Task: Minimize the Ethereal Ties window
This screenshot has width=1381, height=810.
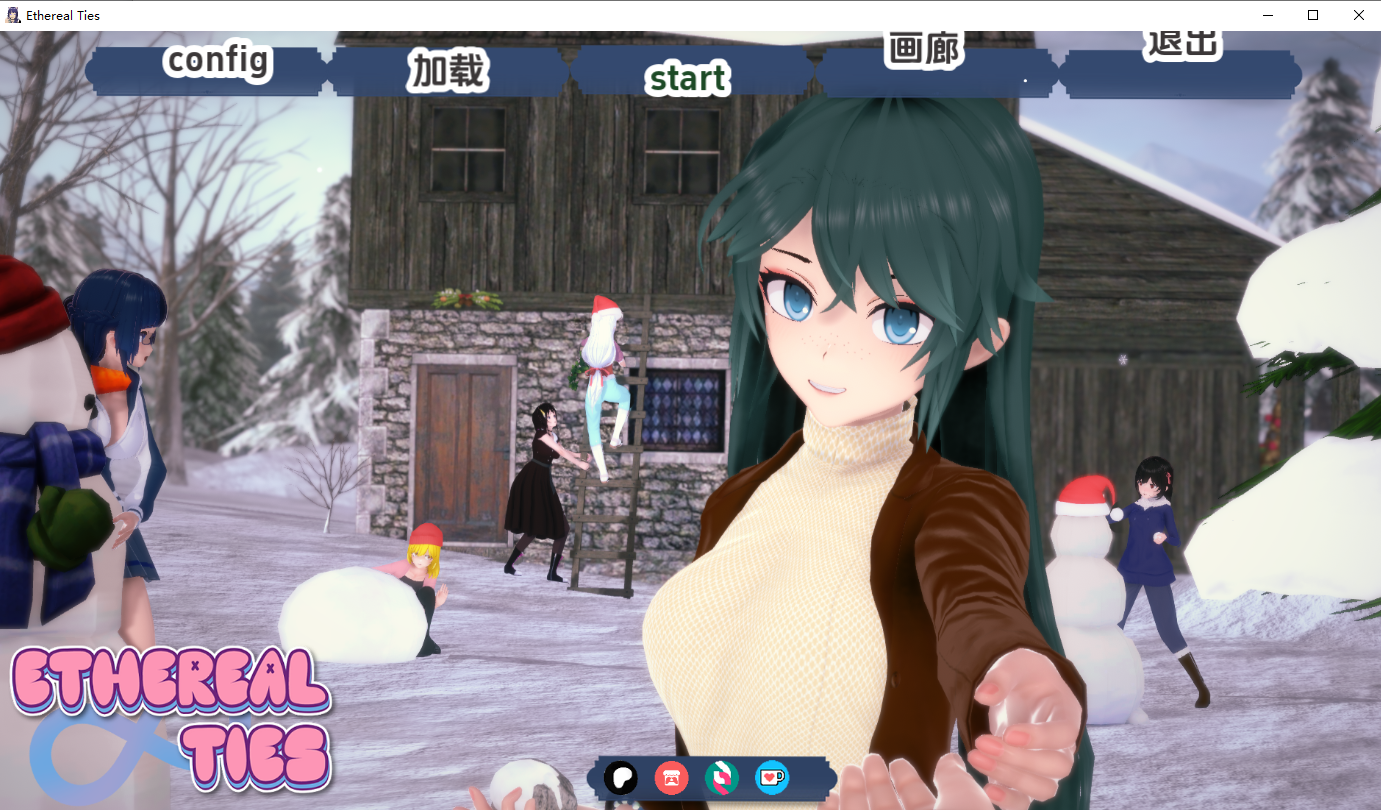Action: [x=1267, y=15]
